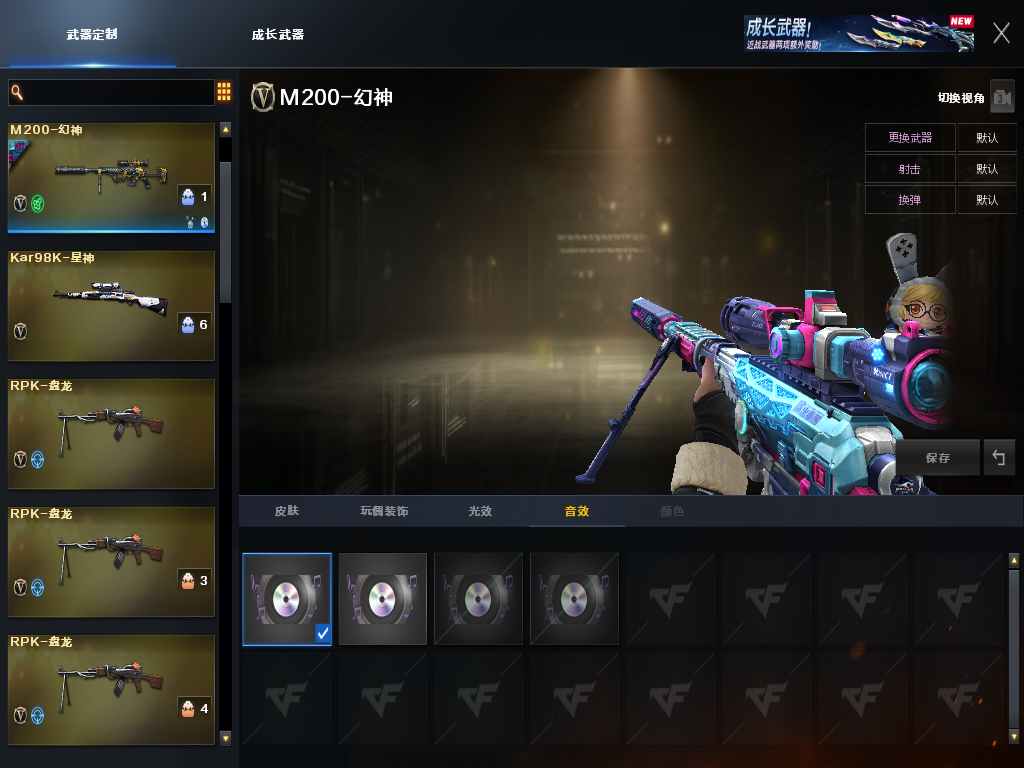Switch to the 玩偶装饰 tab
1024x768 pixels.
pos(384,511)
